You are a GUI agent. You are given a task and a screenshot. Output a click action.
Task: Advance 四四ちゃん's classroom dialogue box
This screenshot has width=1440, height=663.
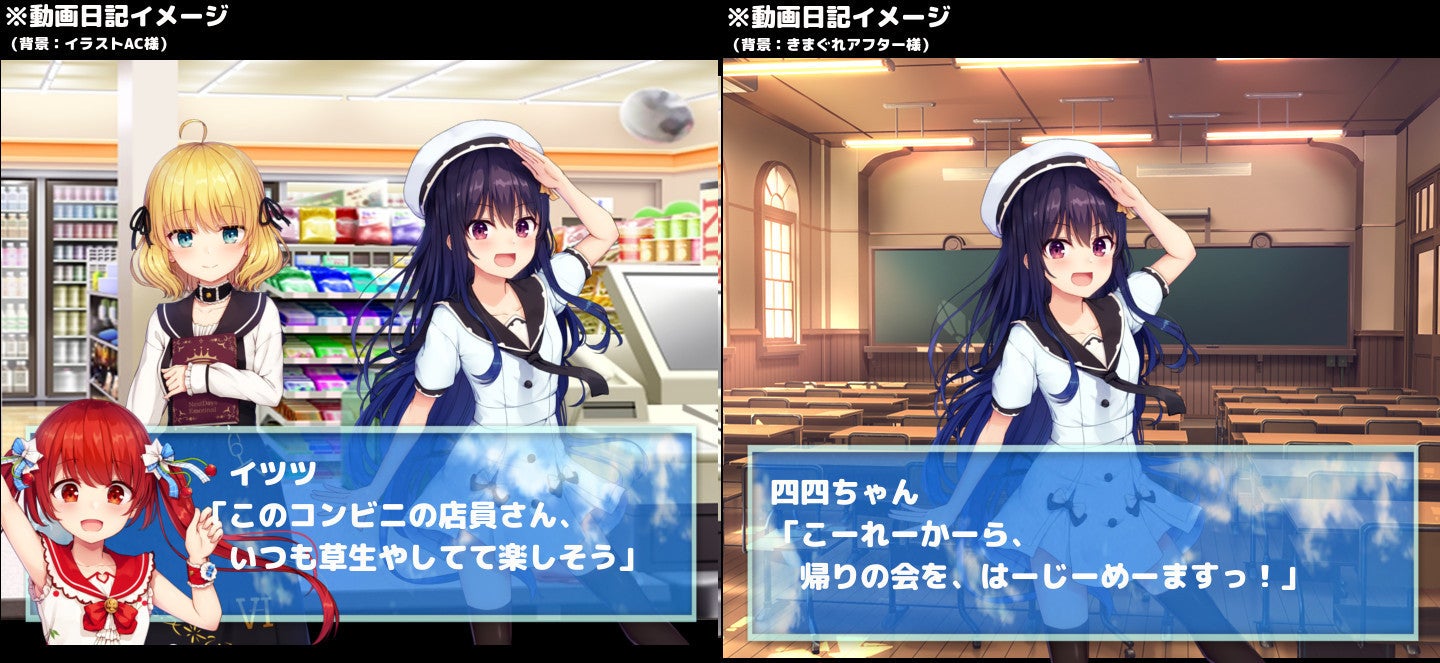click(x=1083, y=544)
